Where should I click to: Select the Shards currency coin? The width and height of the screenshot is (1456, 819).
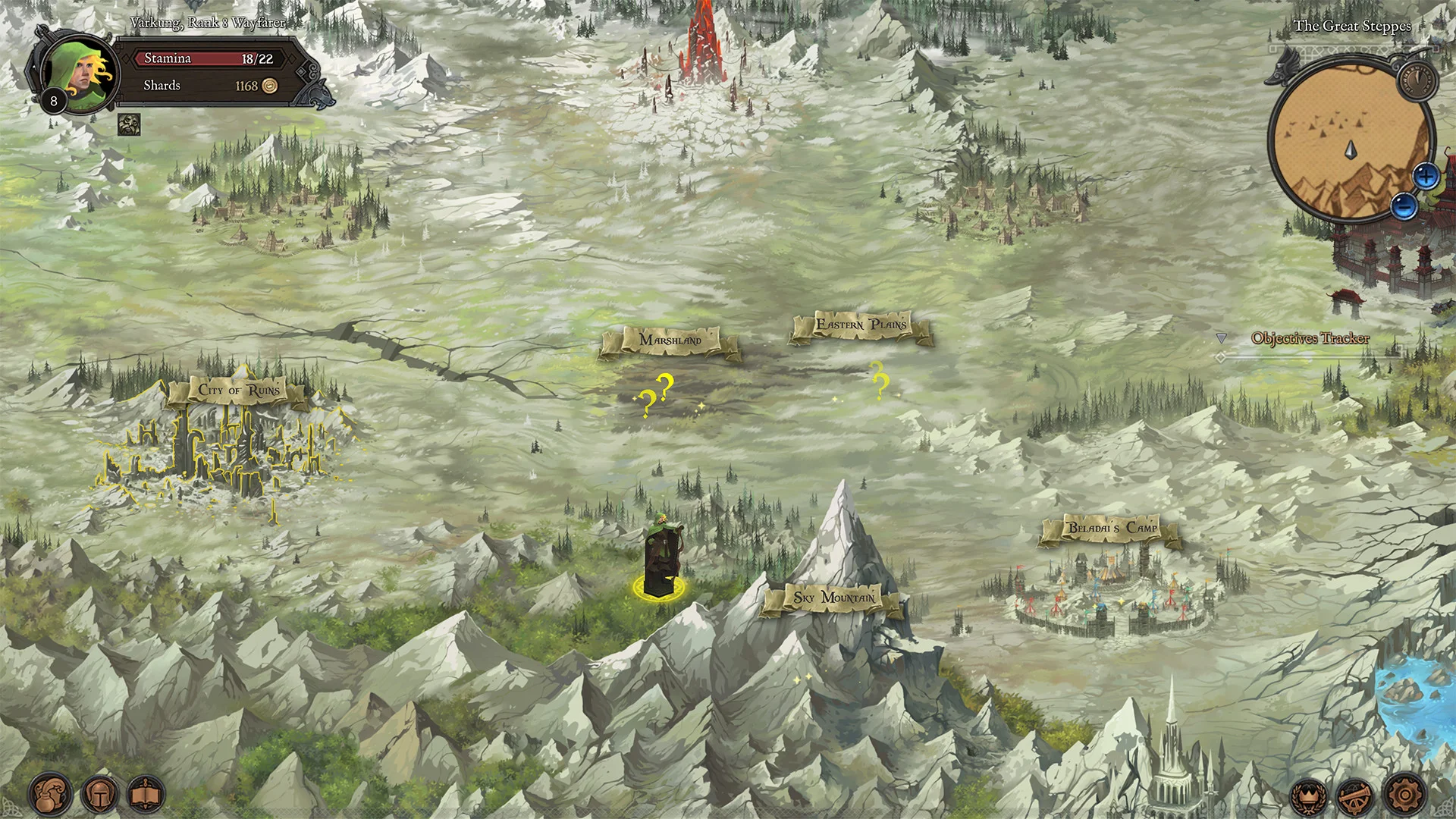pos(269,86)
